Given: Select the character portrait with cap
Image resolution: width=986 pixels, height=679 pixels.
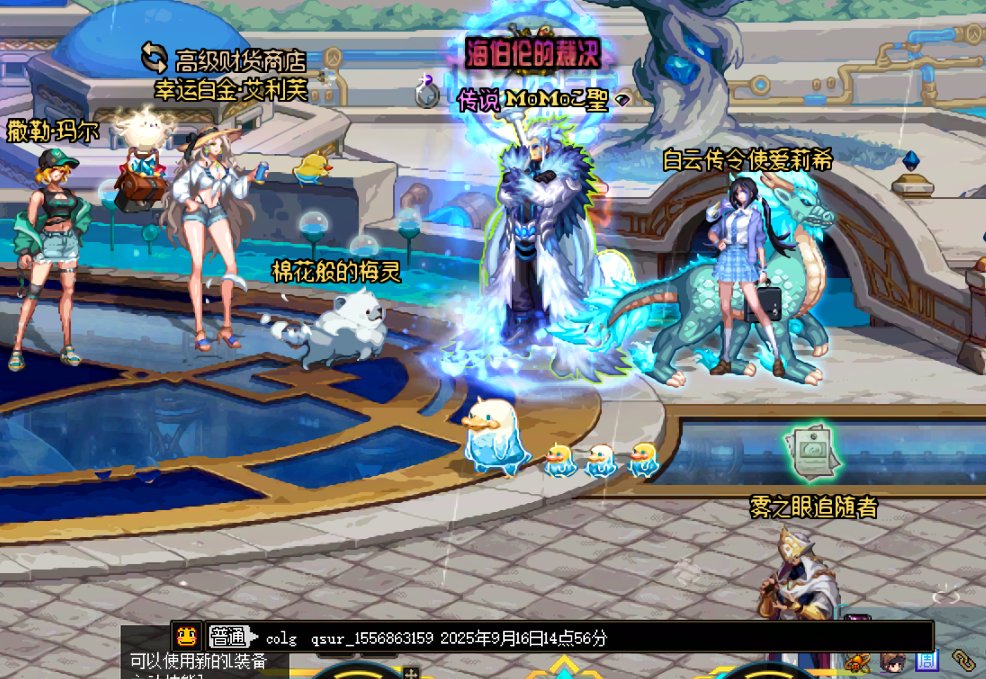Looking at the screenshot, I should [893, 661].
